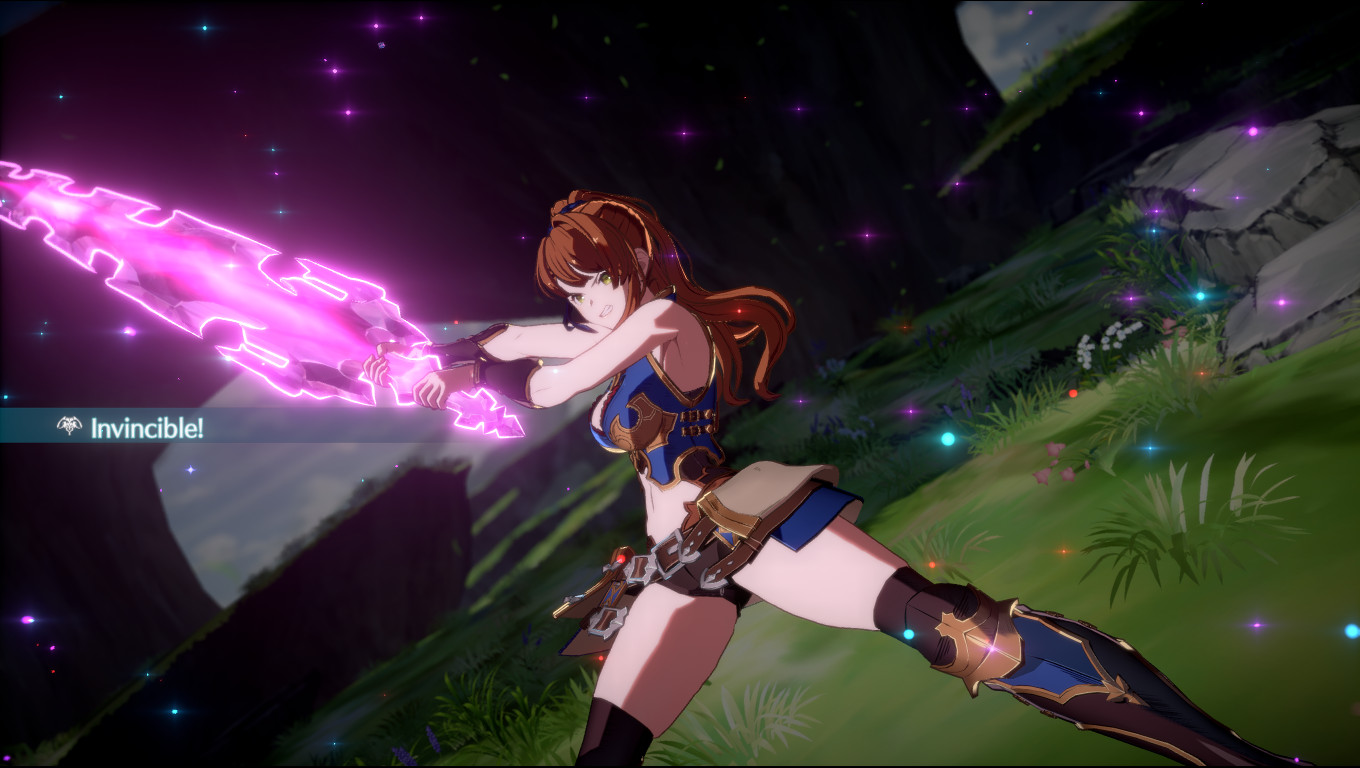The image size is (1360, 768).
Task: Click the red orb on the belt
Action: pos(623,560)
